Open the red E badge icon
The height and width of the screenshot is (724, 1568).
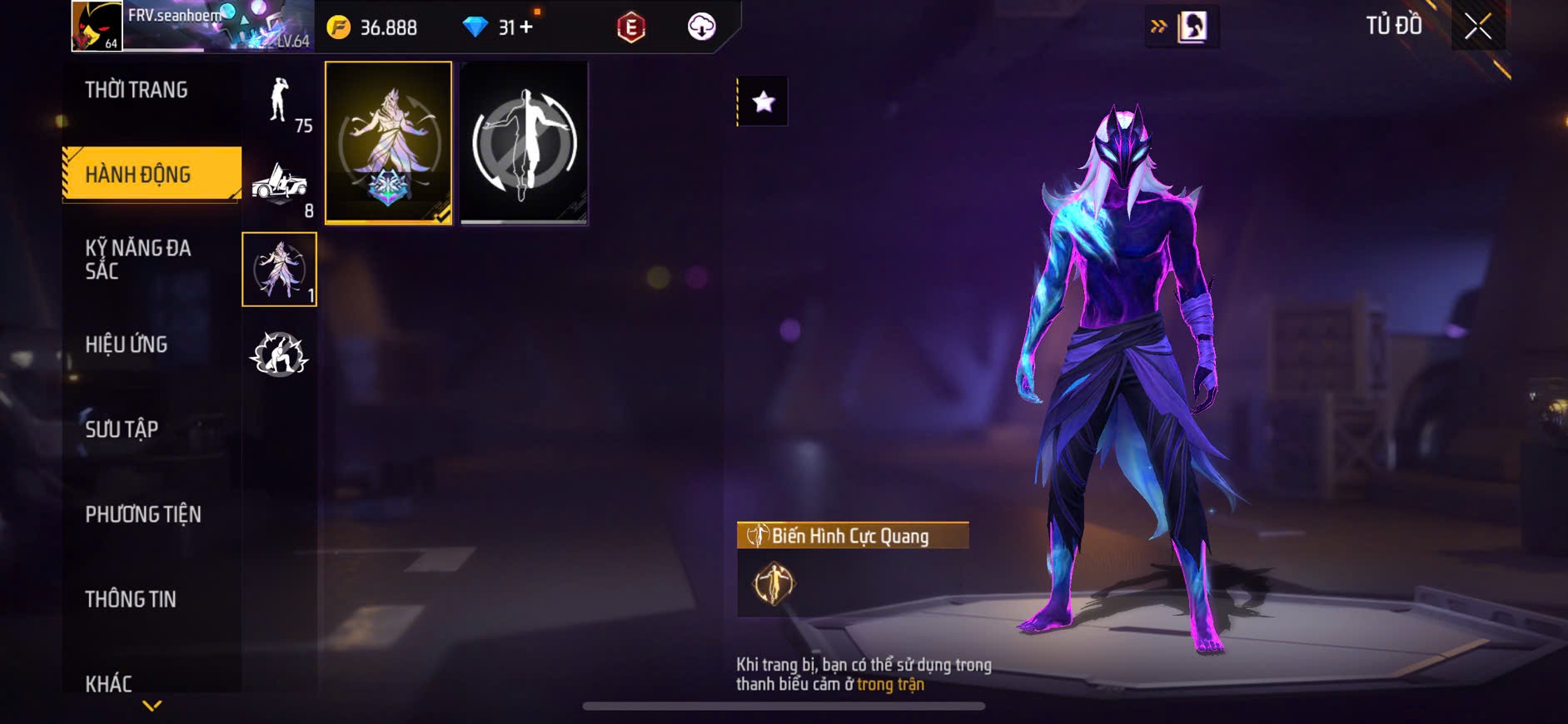[x=631, y=27]
